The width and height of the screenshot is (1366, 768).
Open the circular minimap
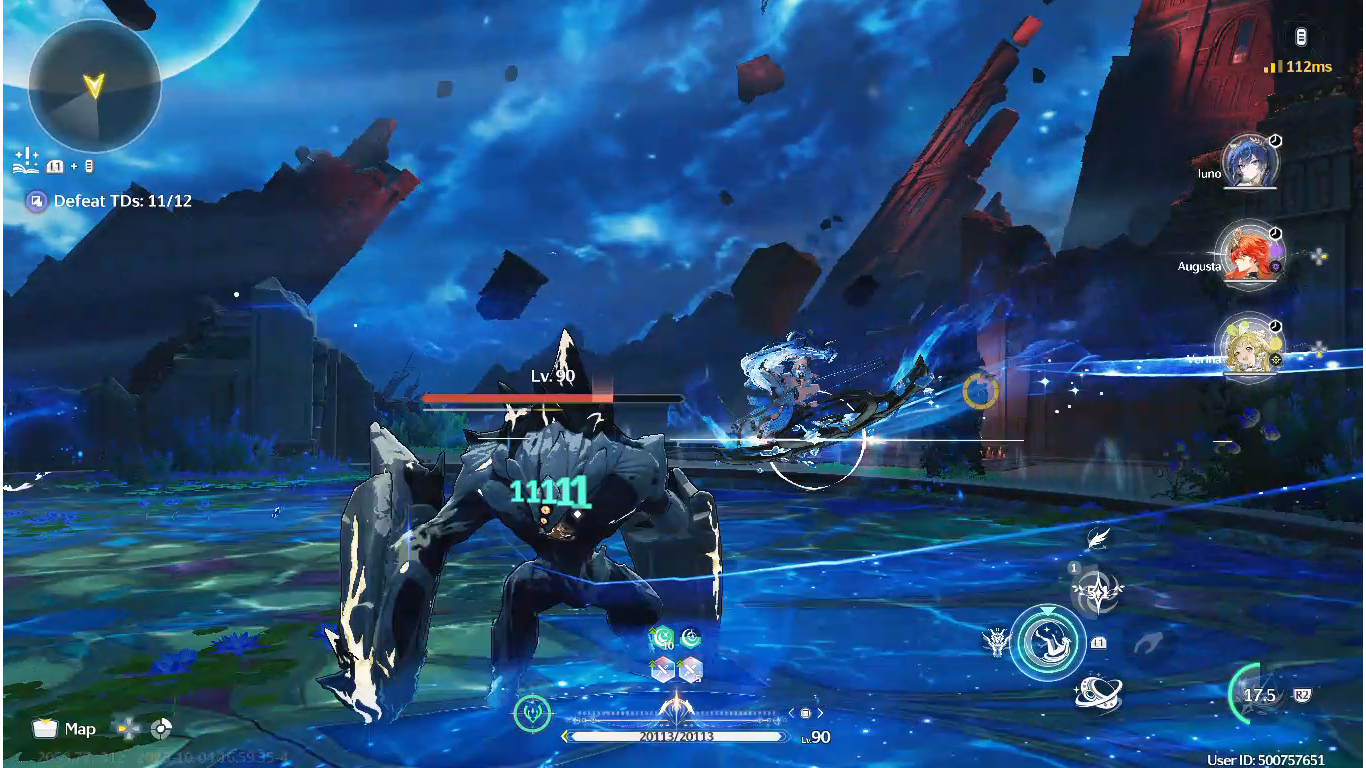coord(94,86)
